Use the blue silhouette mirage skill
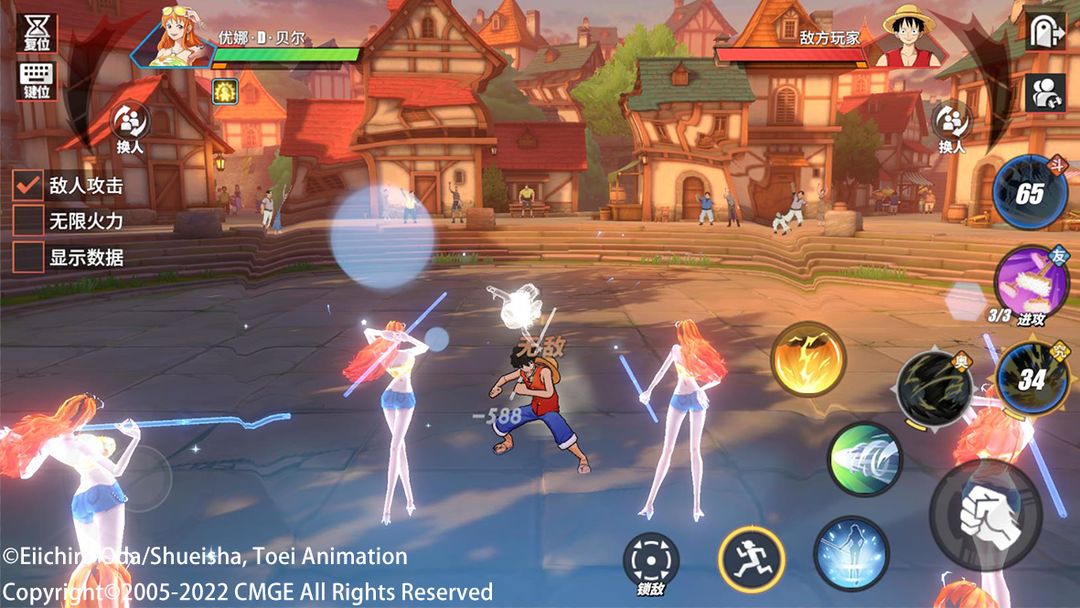This screenshot has height=608, width=1080. point(851,553)
